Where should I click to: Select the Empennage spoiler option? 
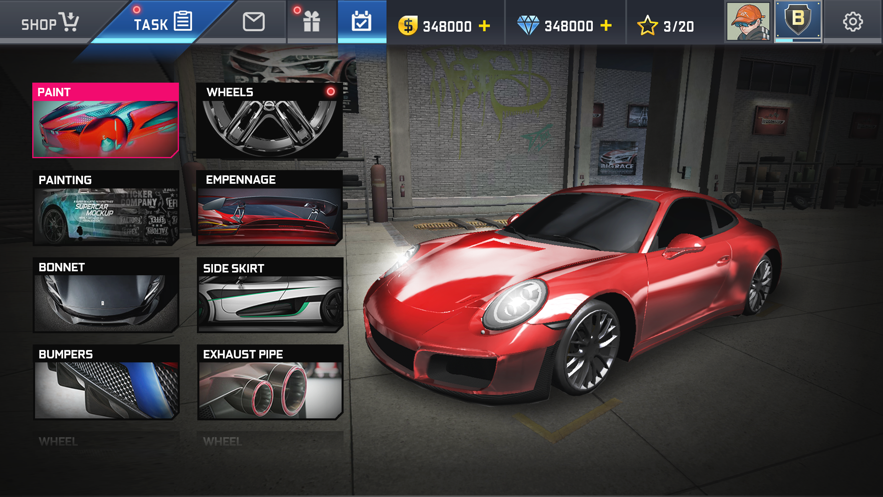tap(270, 208)
